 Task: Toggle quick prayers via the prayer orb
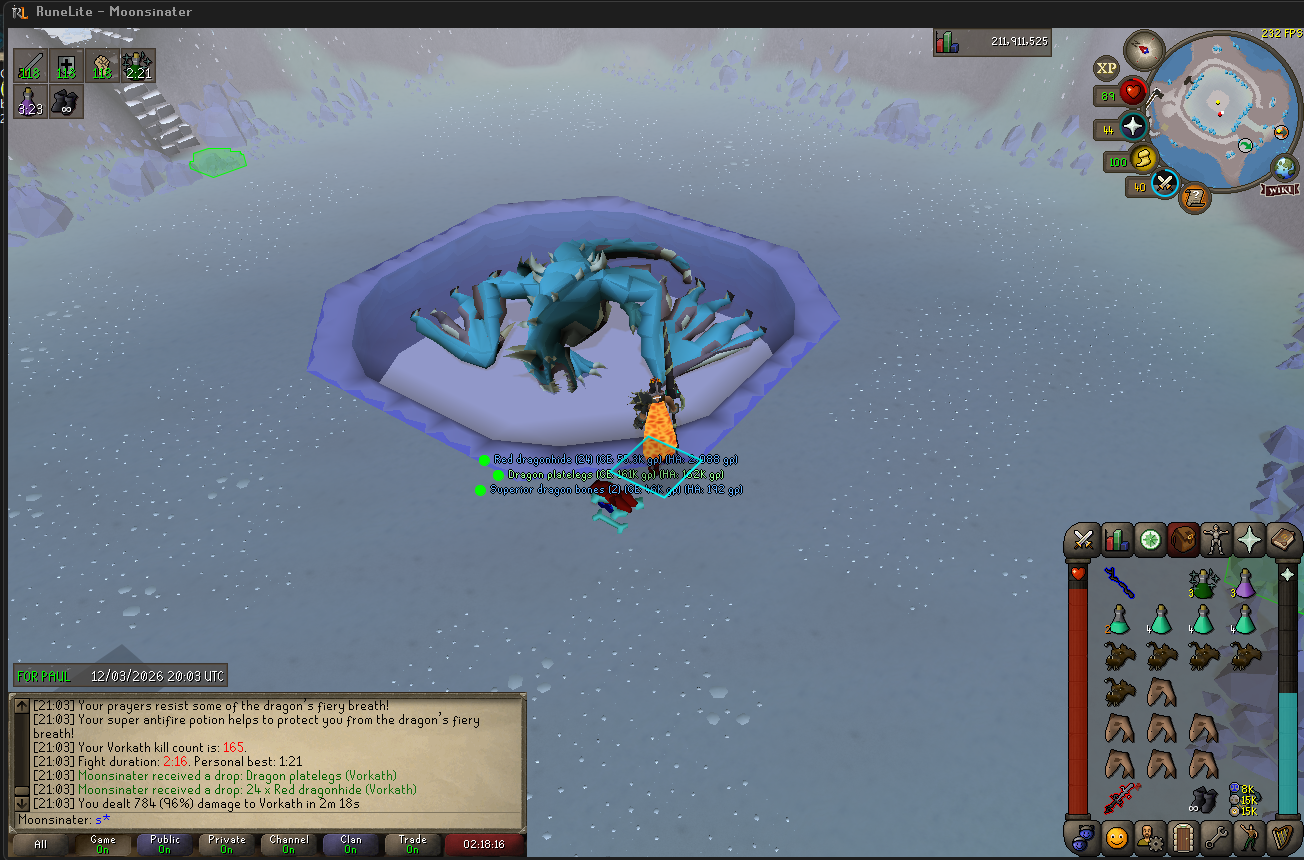click(1133, 128)
